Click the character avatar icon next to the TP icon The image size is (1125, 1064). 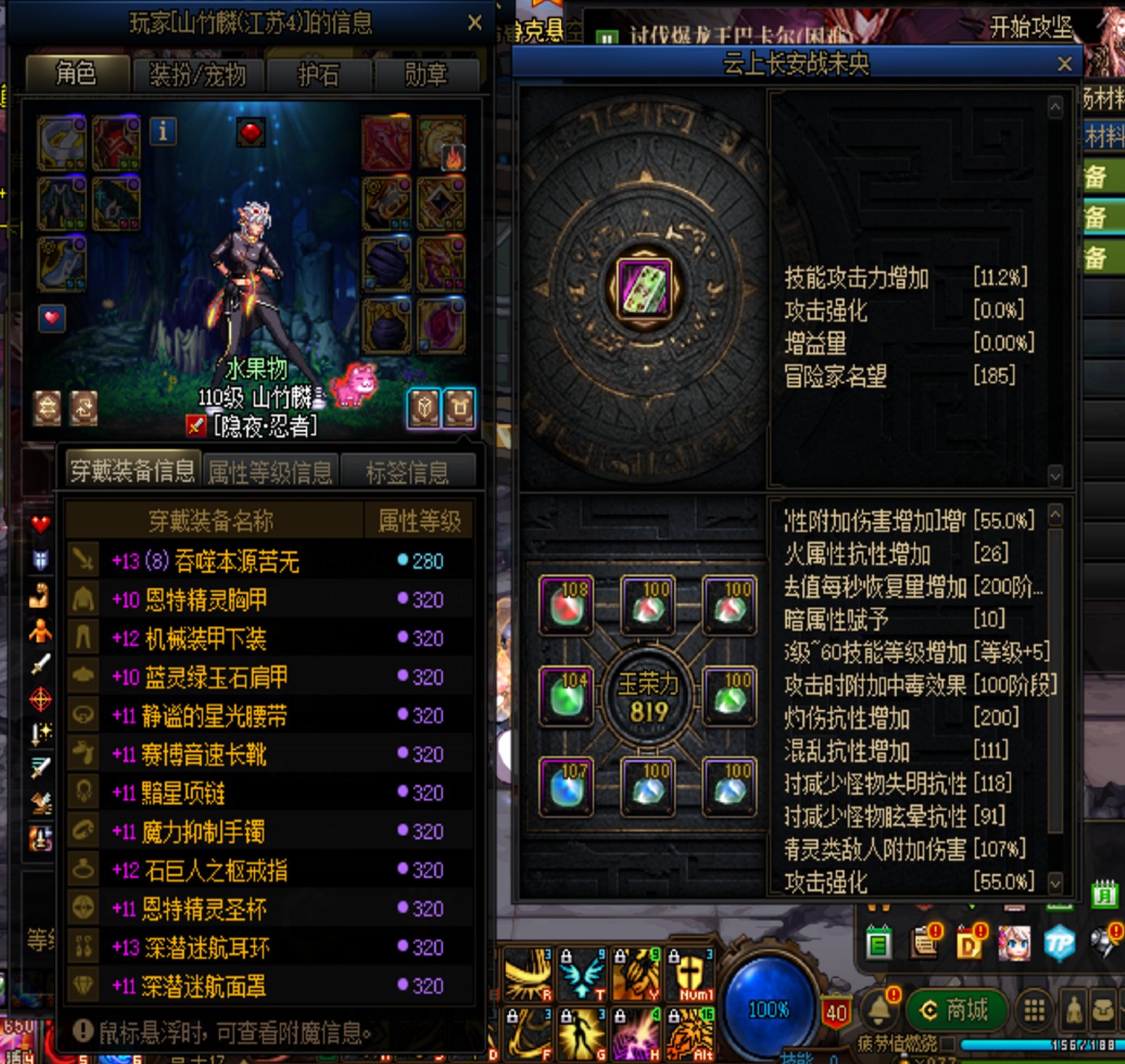click(1015, 942)
